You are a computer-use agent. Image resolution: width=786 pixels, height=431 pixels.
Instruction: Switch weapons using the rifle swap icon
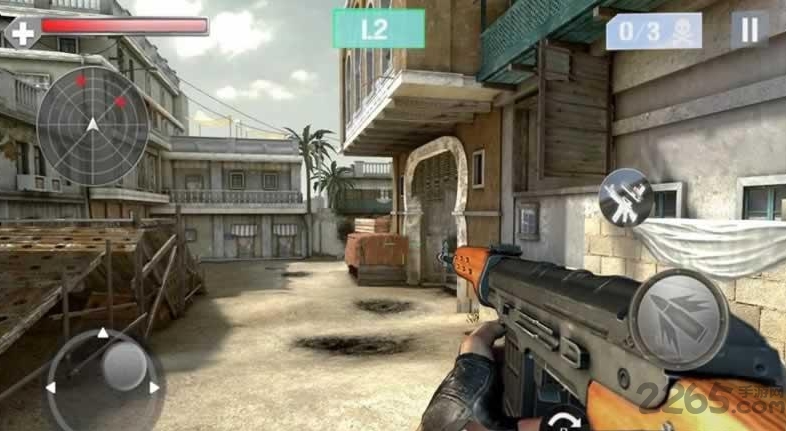[626, 197]
